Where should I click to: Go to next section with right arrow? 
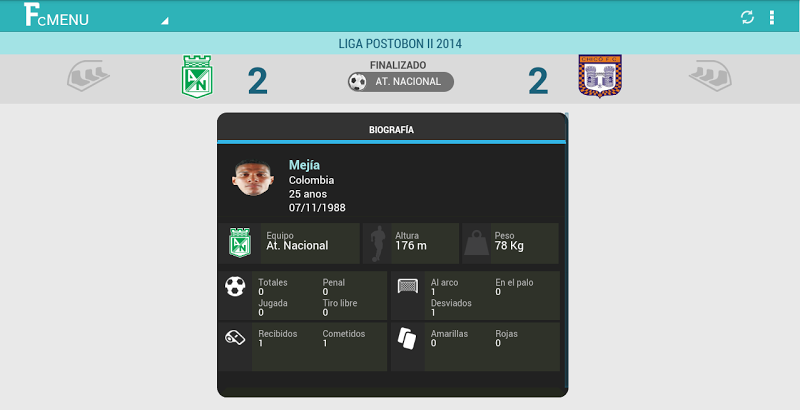coord(710,76)
